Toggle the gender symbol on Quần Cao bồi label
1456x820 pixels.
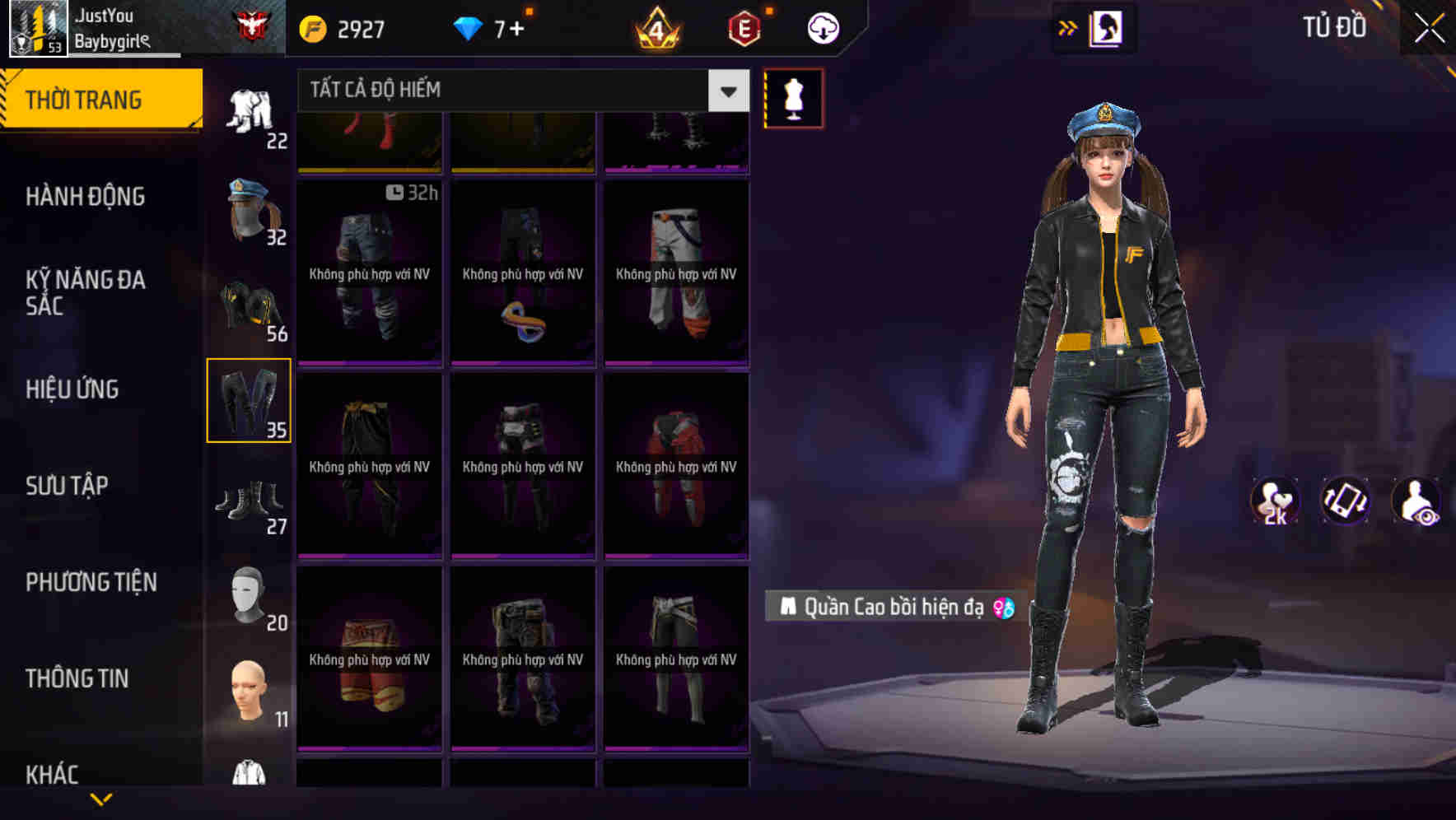tap(1002, 608)
